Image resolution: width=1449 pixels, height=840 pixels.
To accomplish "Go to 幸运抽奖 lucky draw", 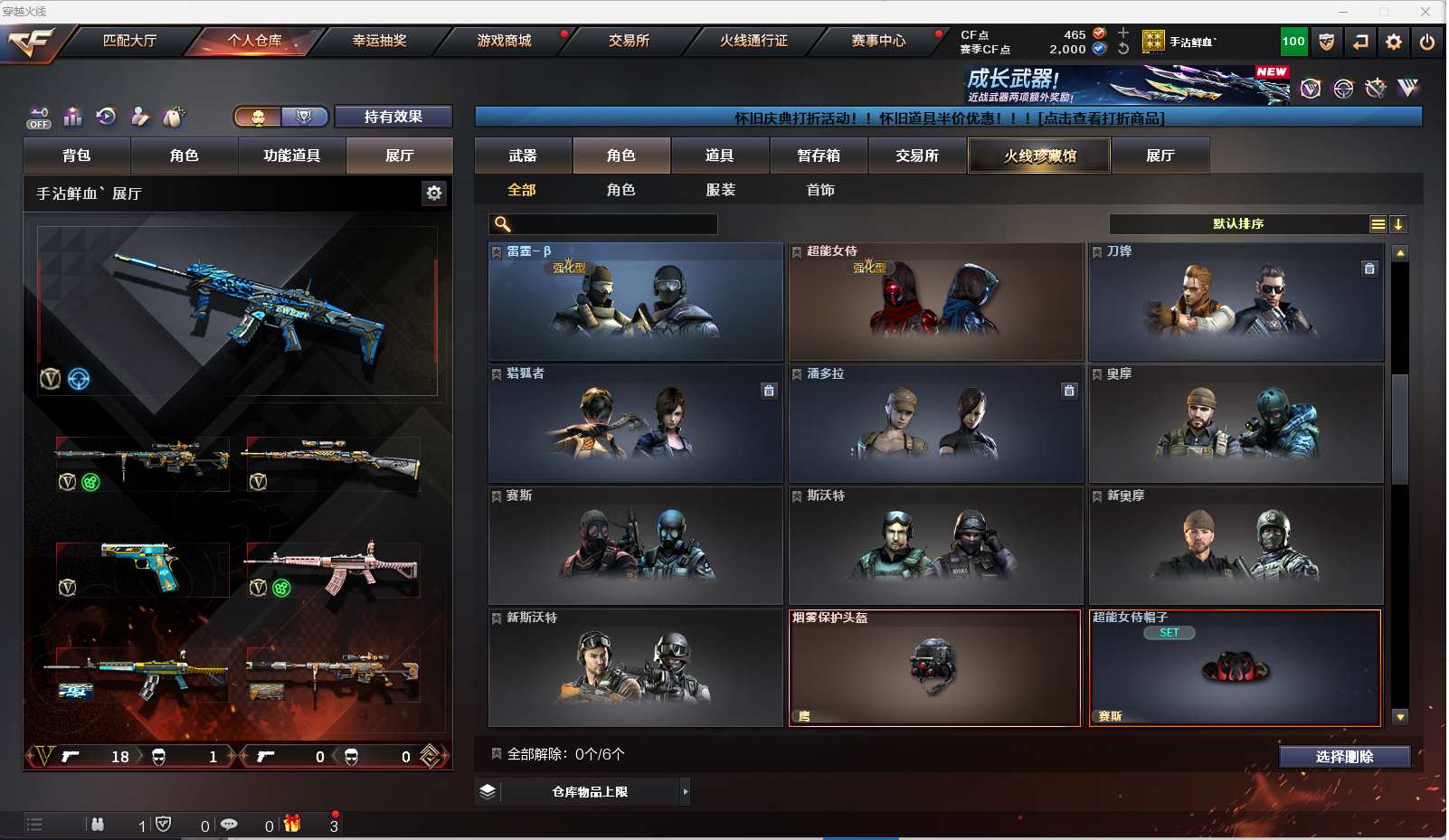I will point(379,41).
